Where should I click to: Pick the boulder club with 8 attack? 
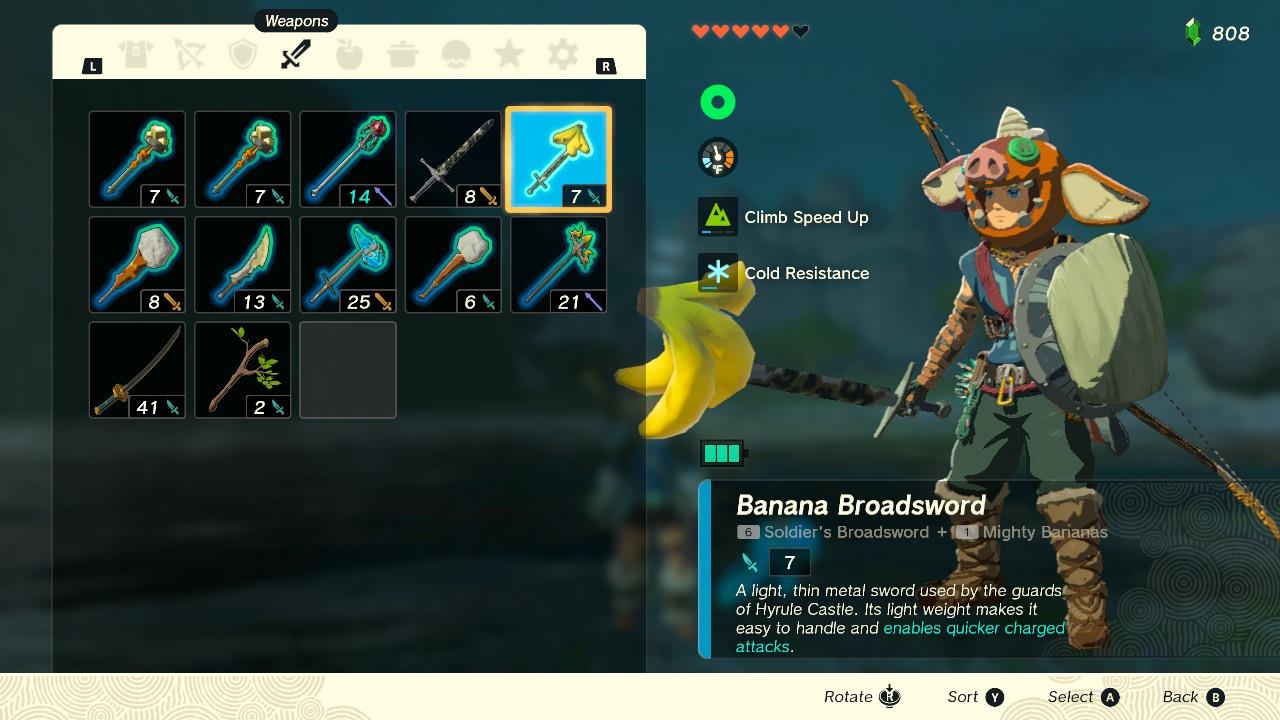point(137,265)
